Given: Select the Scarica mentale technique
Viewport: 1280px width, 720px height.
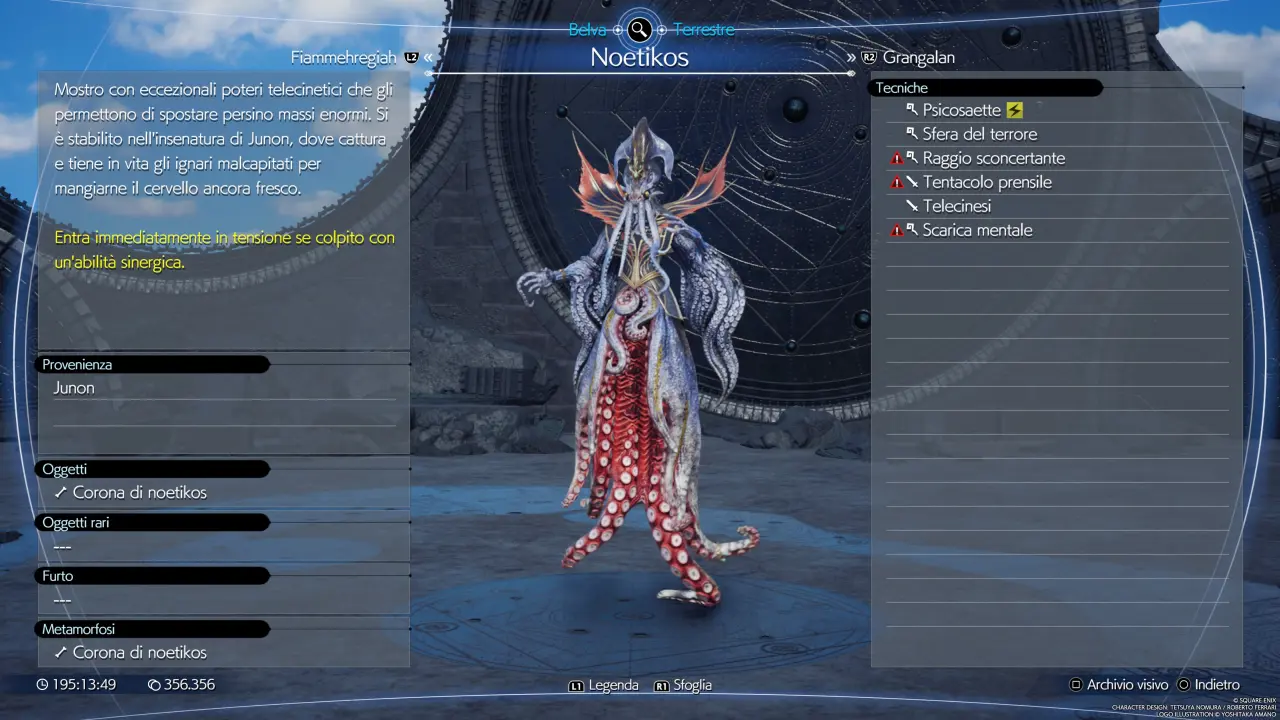Looking at the screenshot, I should pyautogui.click(x=977, y=230).
